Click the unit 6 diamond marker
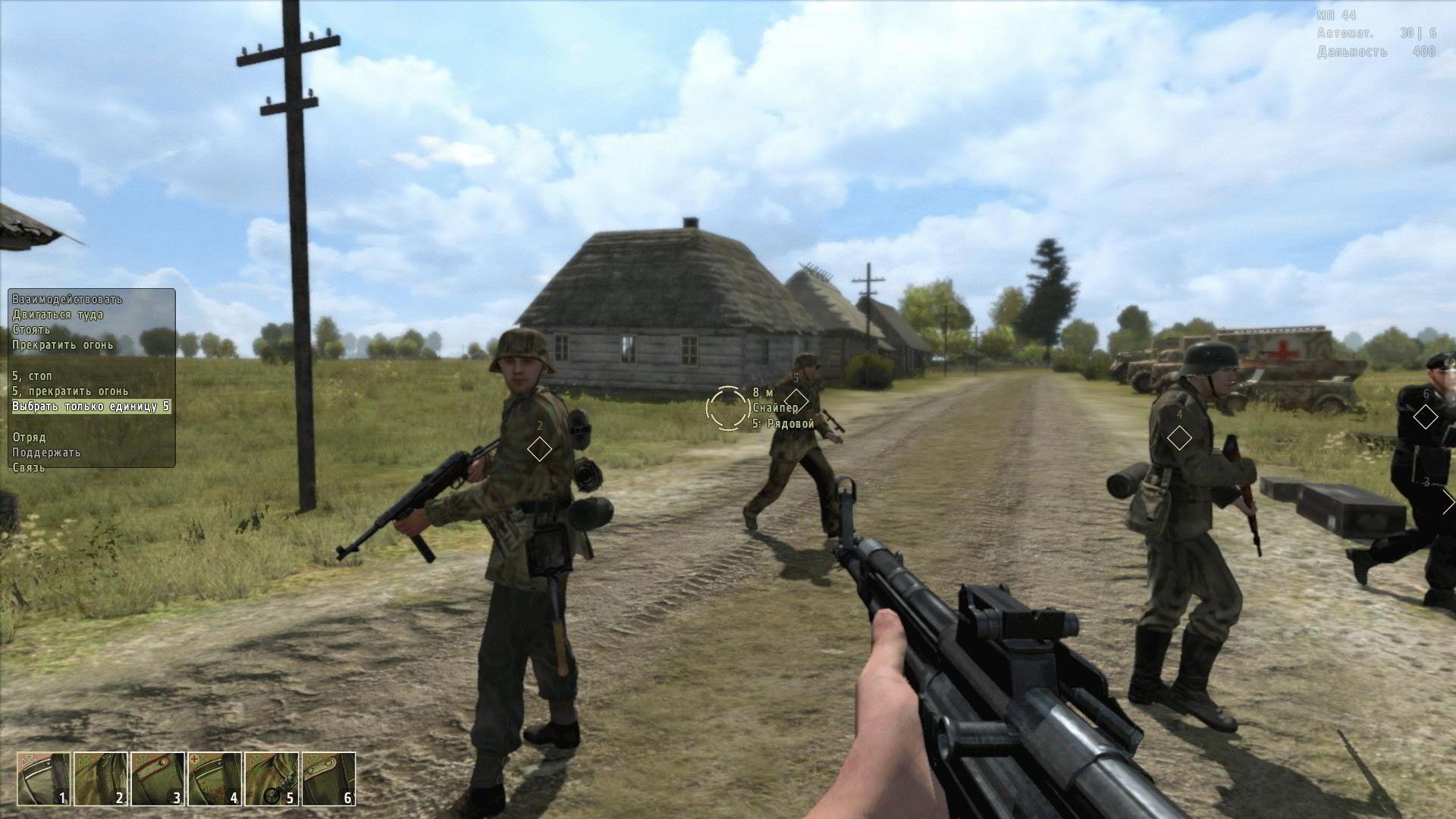This screenshot has width=1456, height=819. coord(1426,416)
